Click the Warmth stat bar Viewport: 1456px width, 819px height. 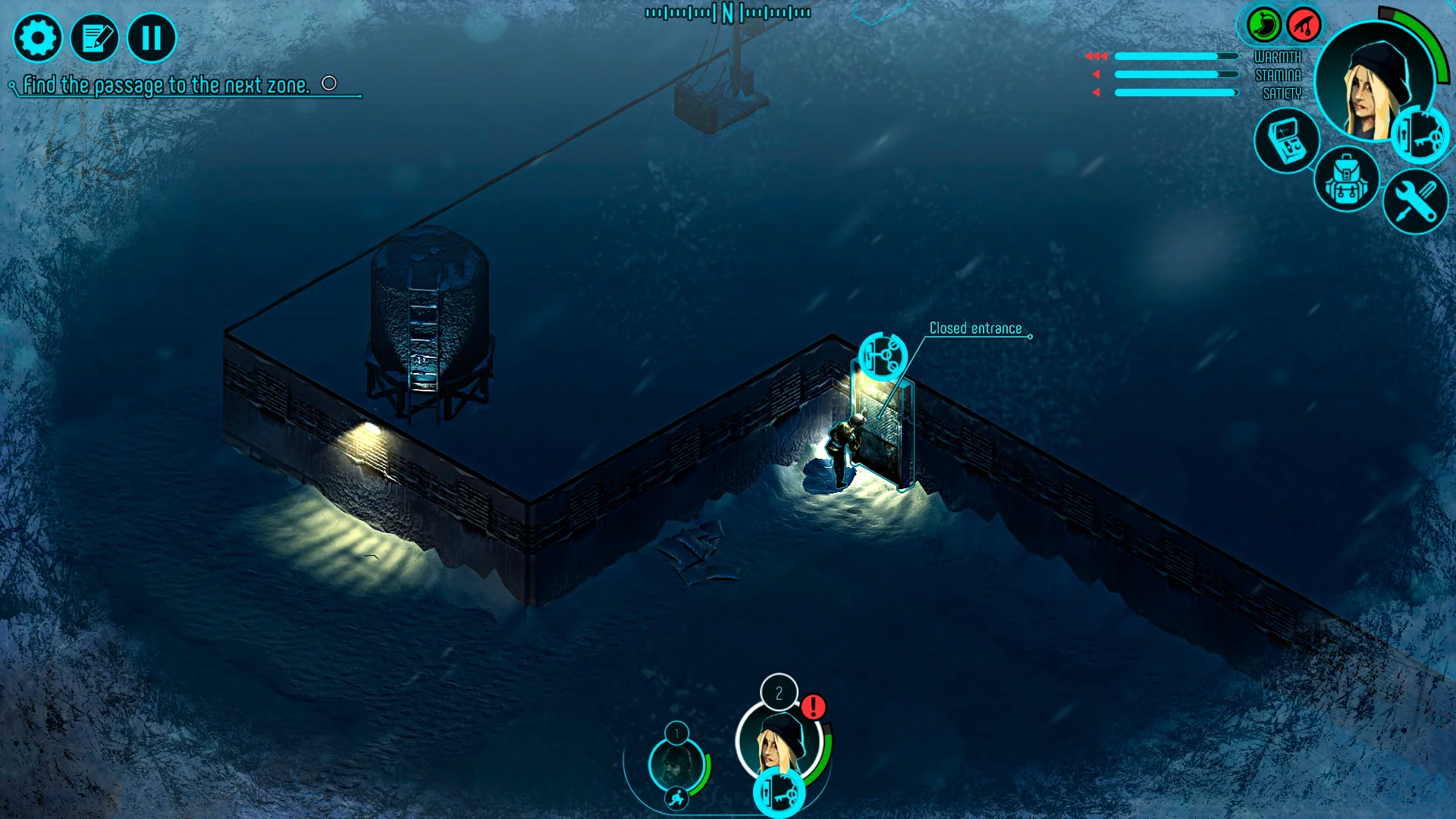tap(1175, 55)
